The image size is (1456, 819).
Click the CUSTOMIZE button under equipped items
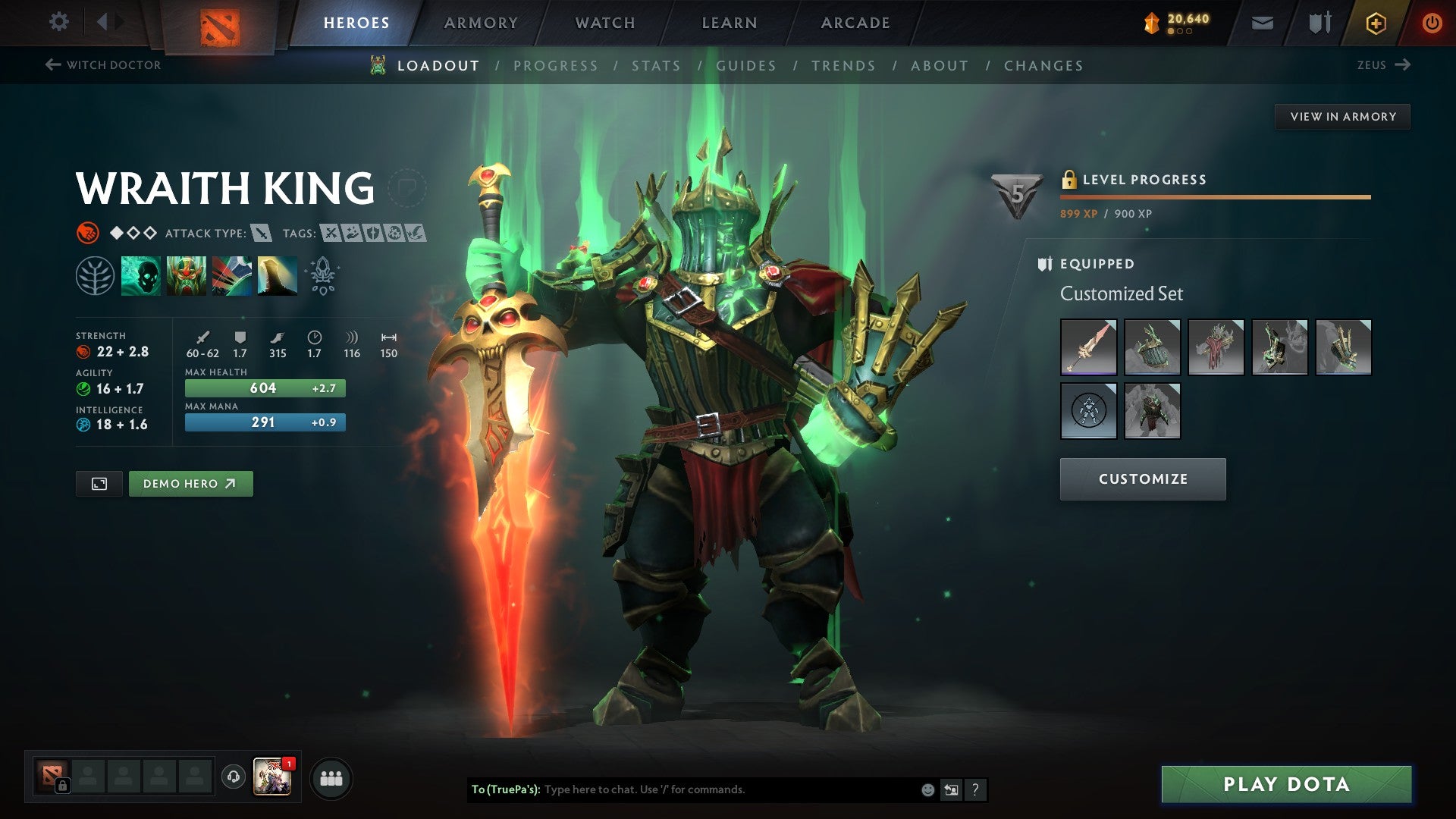click(1143, 479)
